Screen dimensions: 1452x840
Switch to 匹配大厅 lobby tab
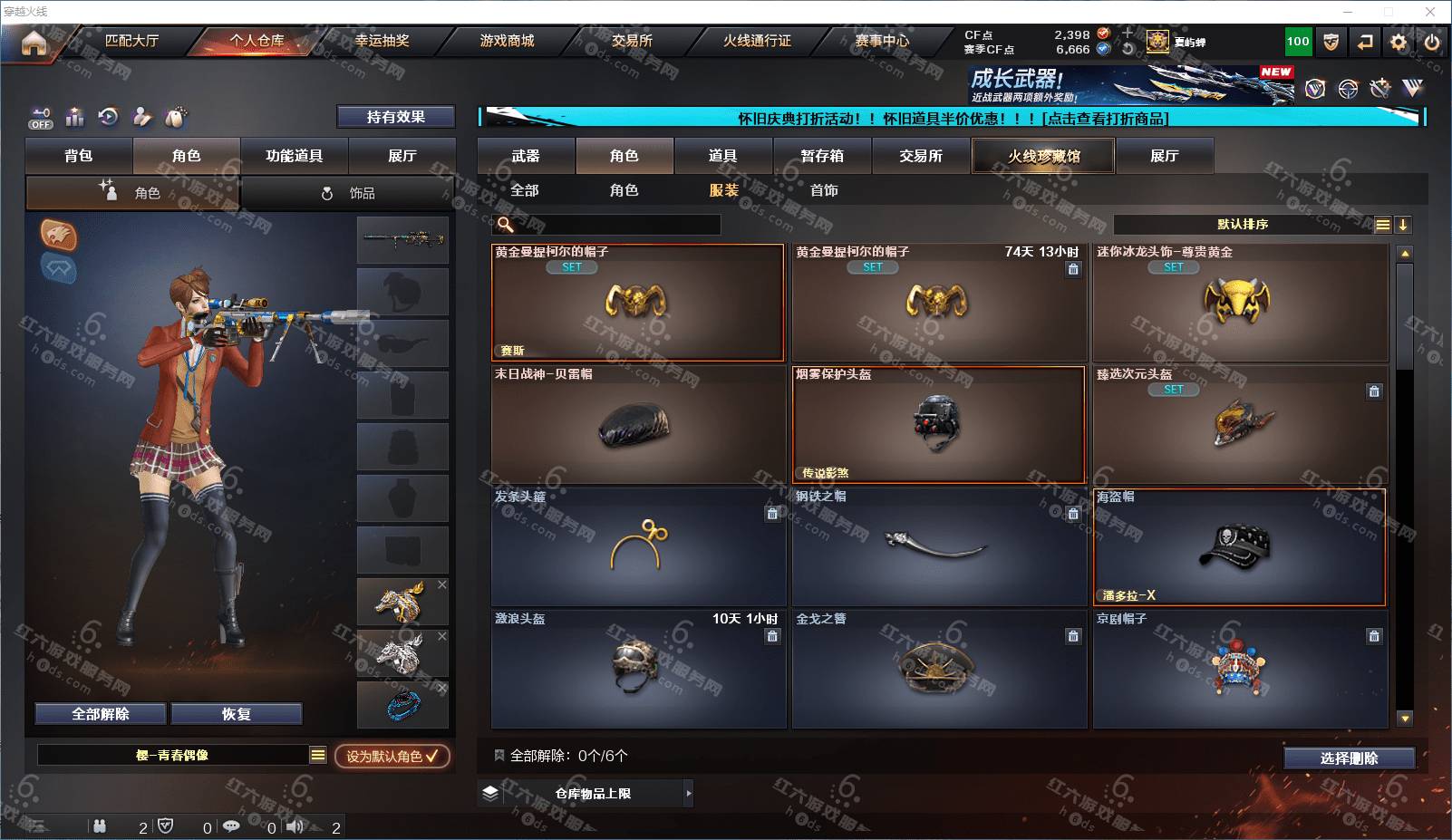pos(131,41)
